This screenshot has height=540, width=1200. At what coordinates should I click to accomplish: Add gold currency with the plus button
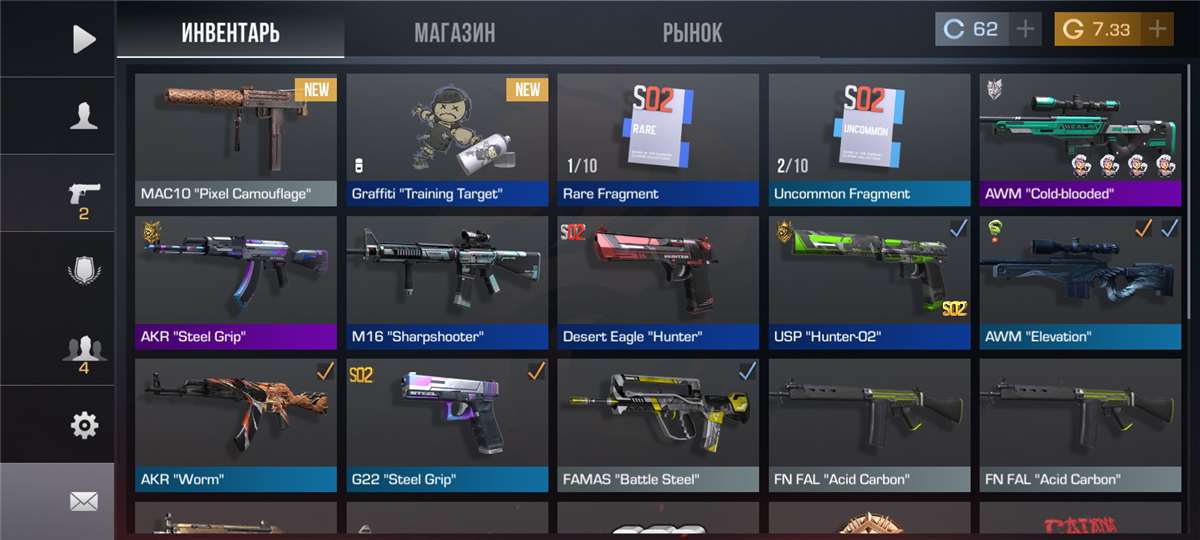pos(1158,29)
